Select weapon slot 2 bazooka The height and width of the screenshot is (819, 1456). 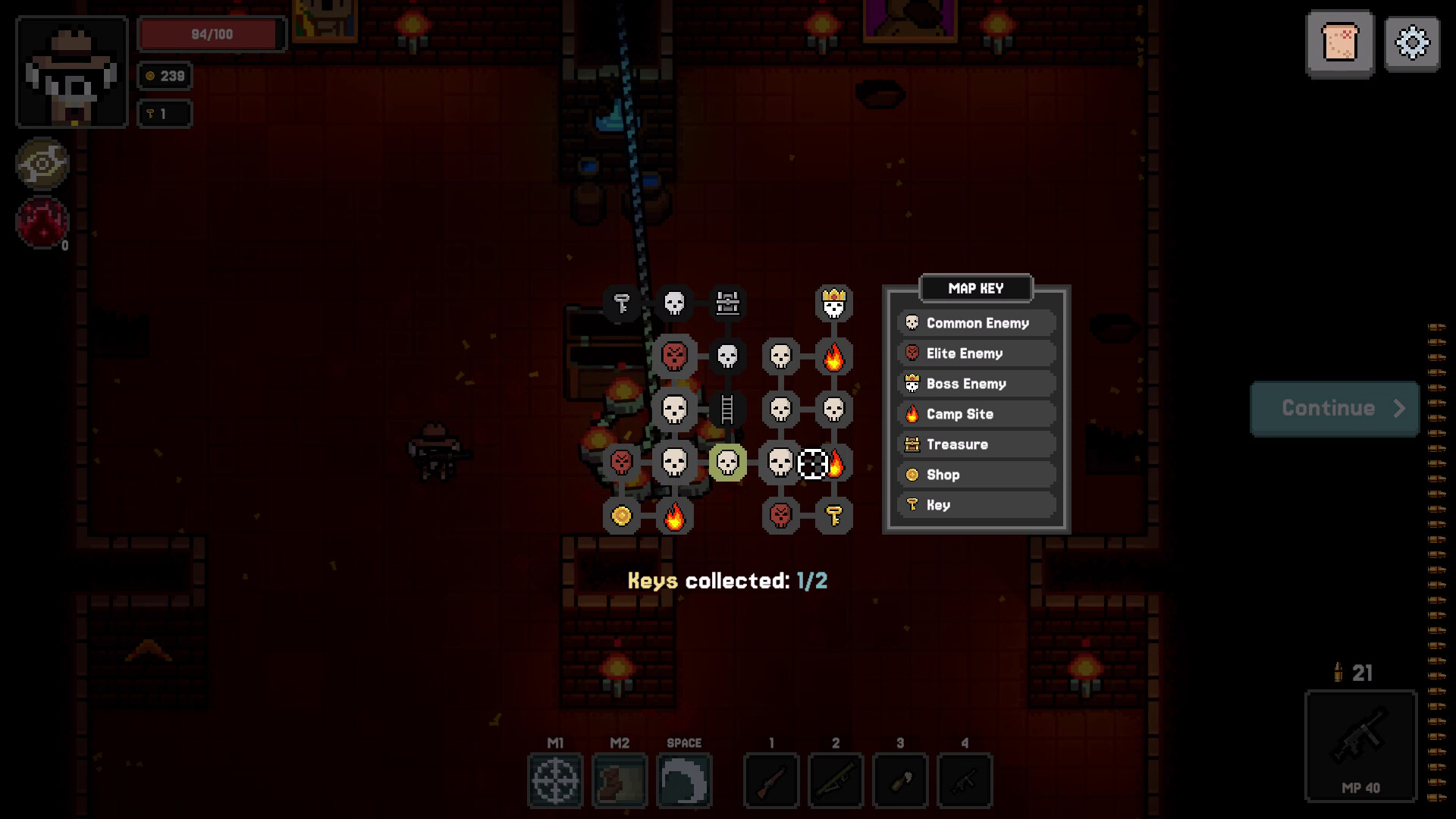tap(836, 780)
